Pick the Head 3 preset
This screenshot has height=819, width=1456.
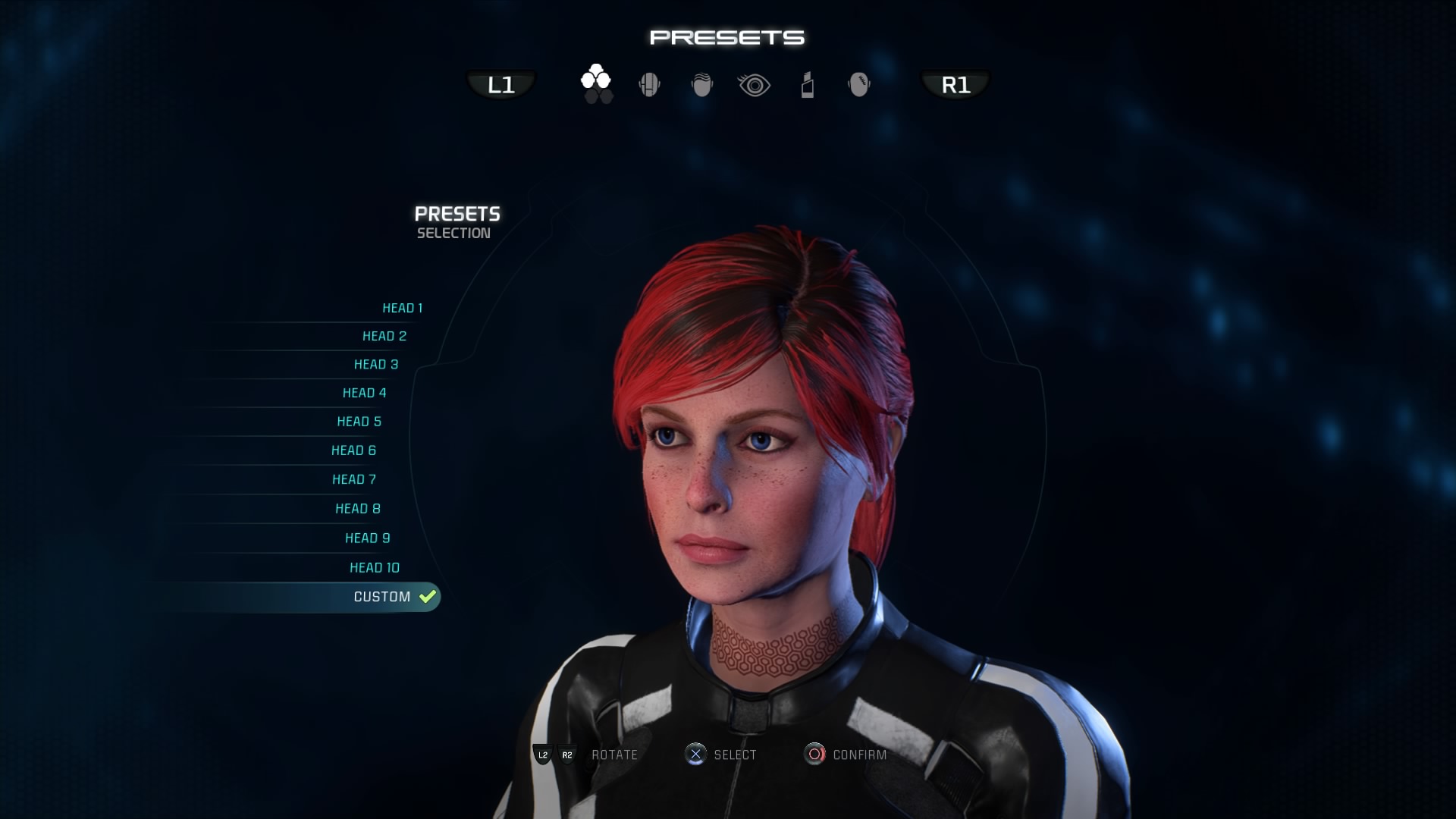376,365
